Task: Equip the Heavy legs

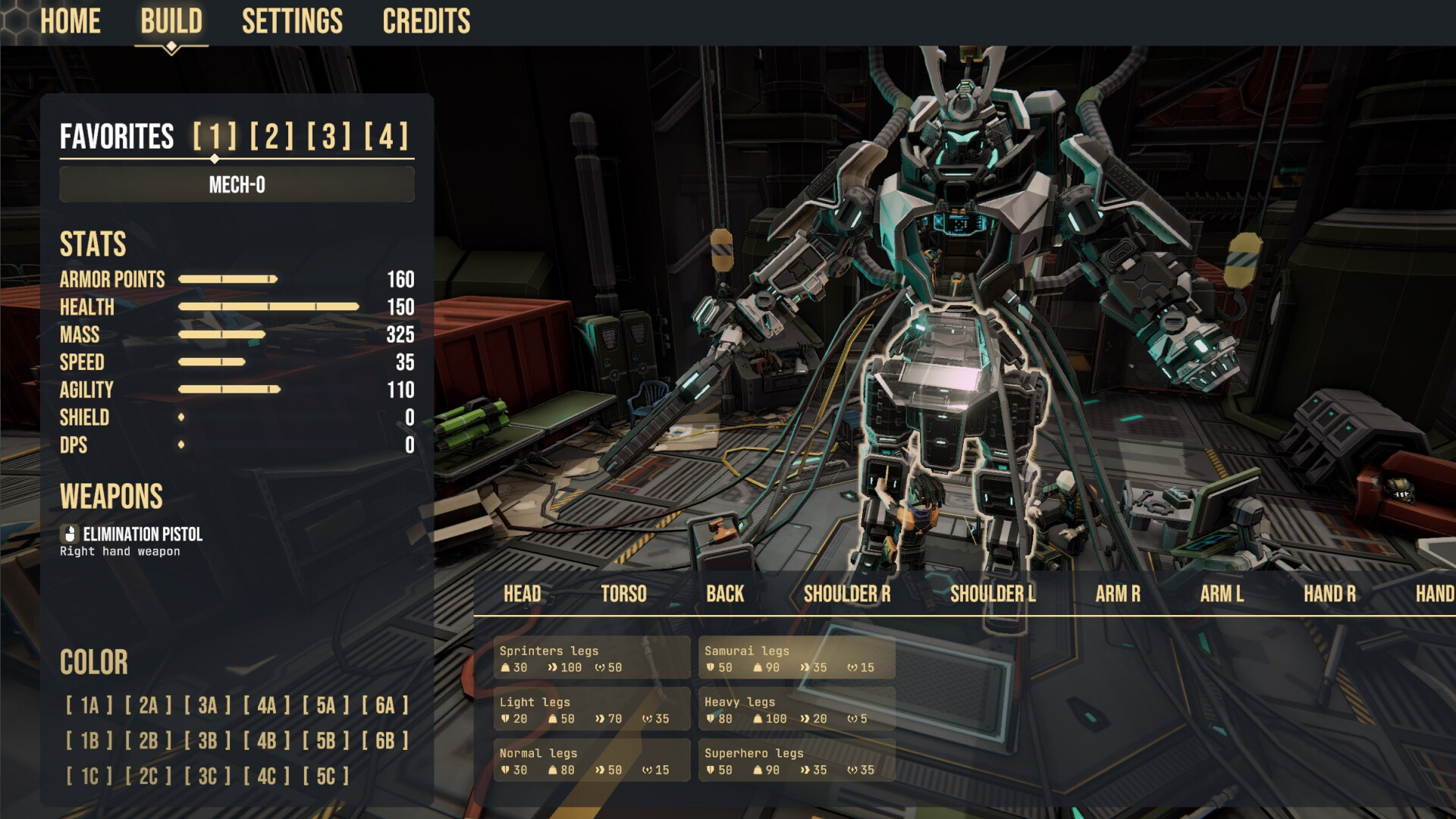Action: point(796,710)
